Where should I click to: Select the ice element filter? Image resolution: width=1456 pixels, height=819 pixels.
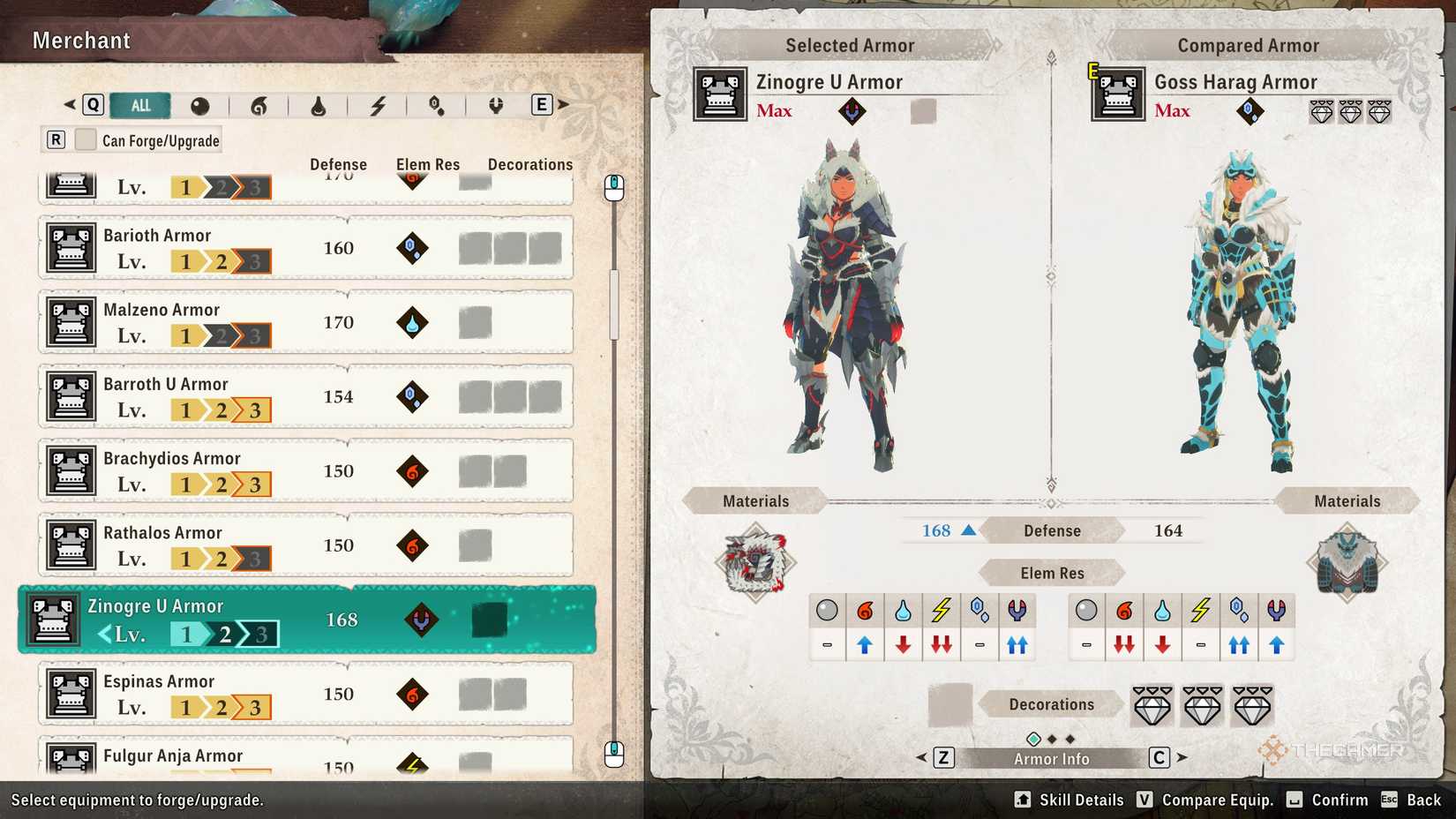click(x=435, y=105)
